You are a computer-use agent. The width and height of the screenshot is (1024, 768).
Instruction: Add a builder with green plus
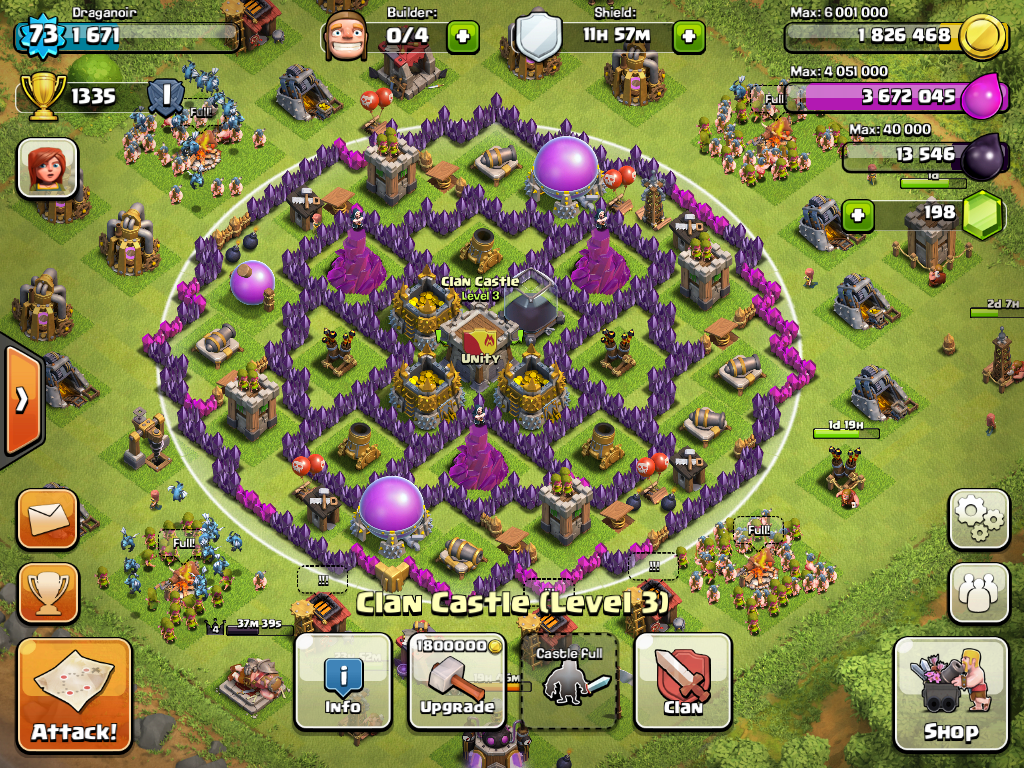tap(462, 37)
